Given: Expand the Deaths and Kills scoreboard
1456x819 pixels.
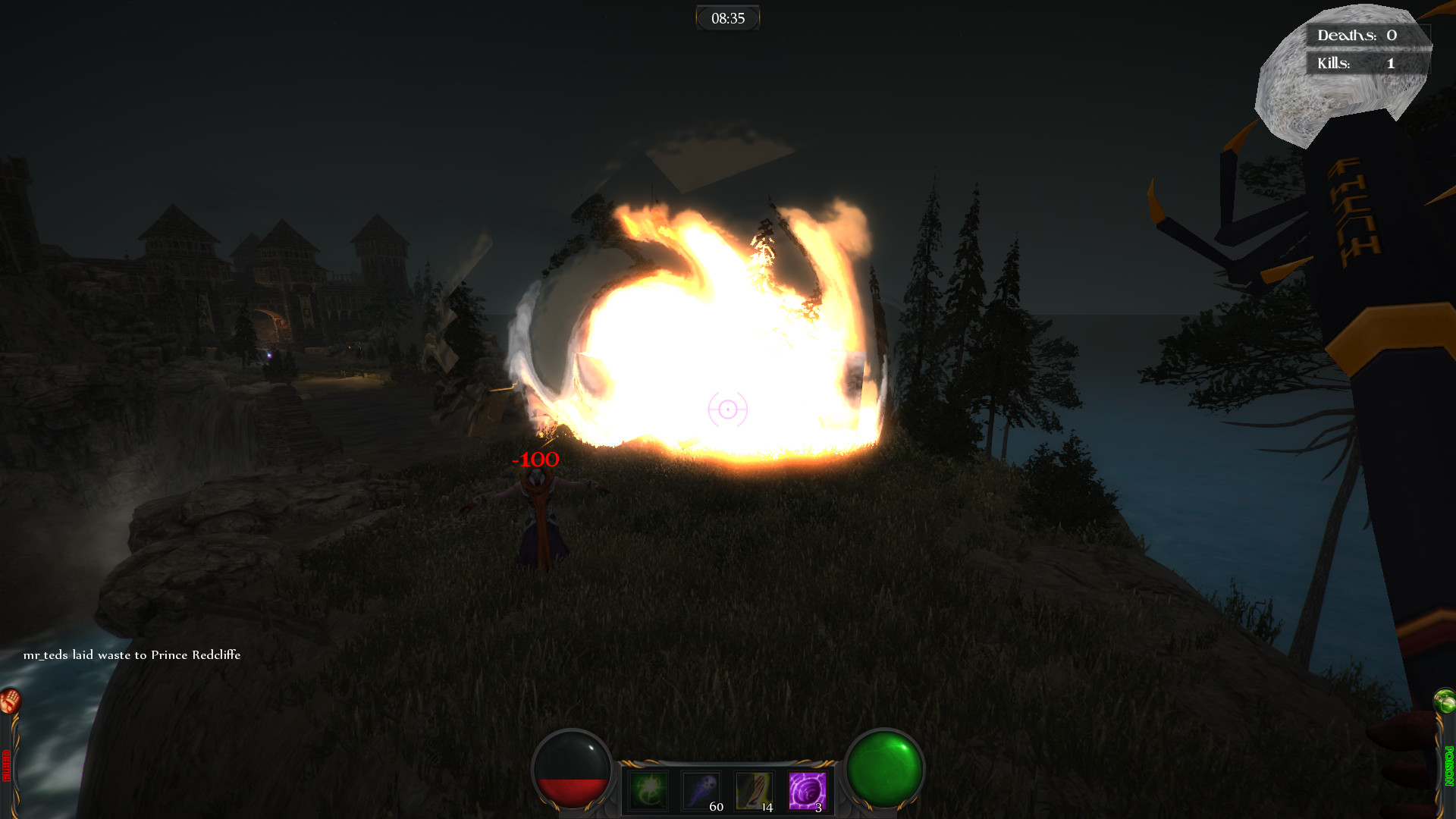Looking at the screenshot, I should click(1368, 48).
